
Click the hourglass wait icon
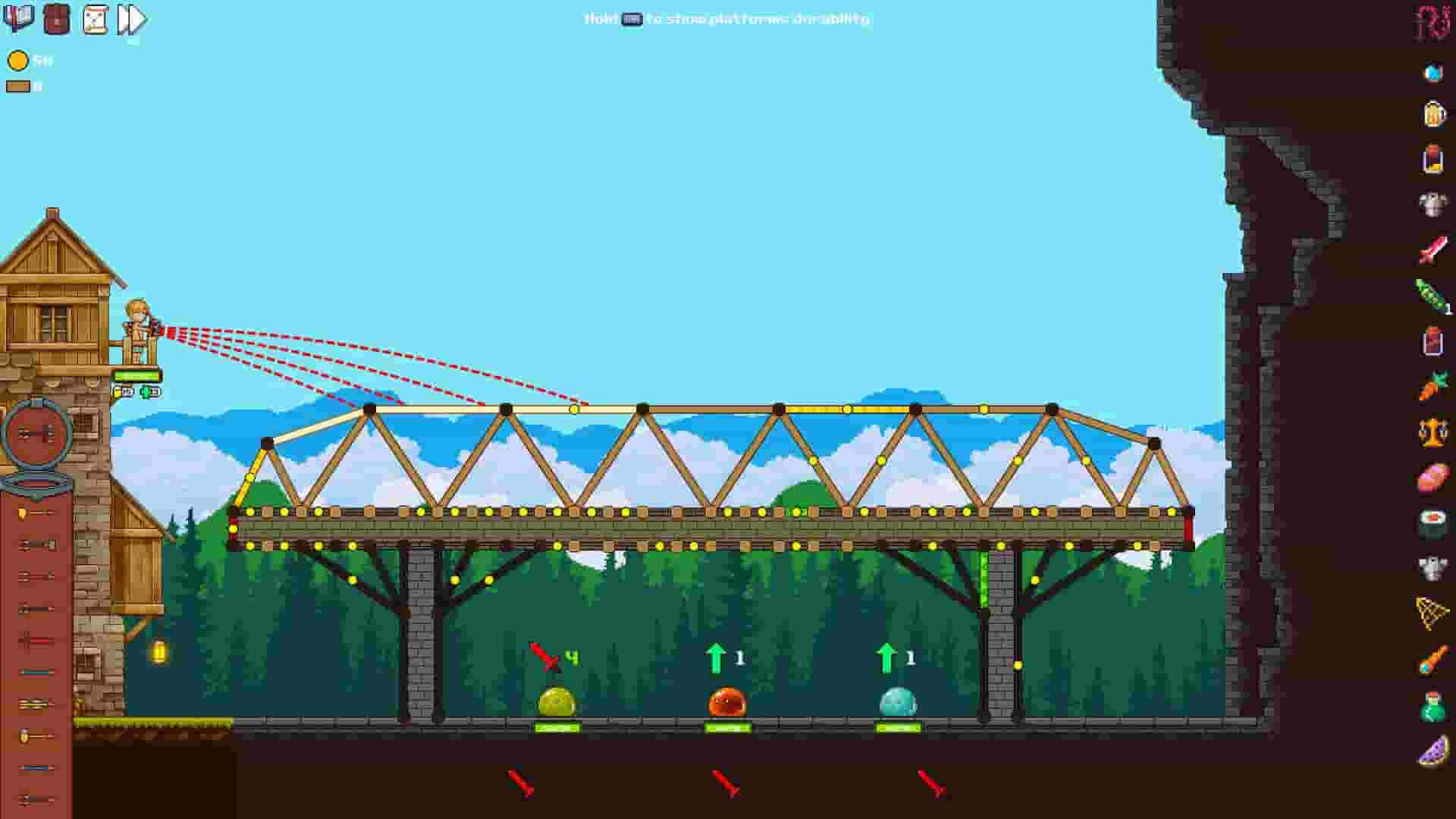93,20
